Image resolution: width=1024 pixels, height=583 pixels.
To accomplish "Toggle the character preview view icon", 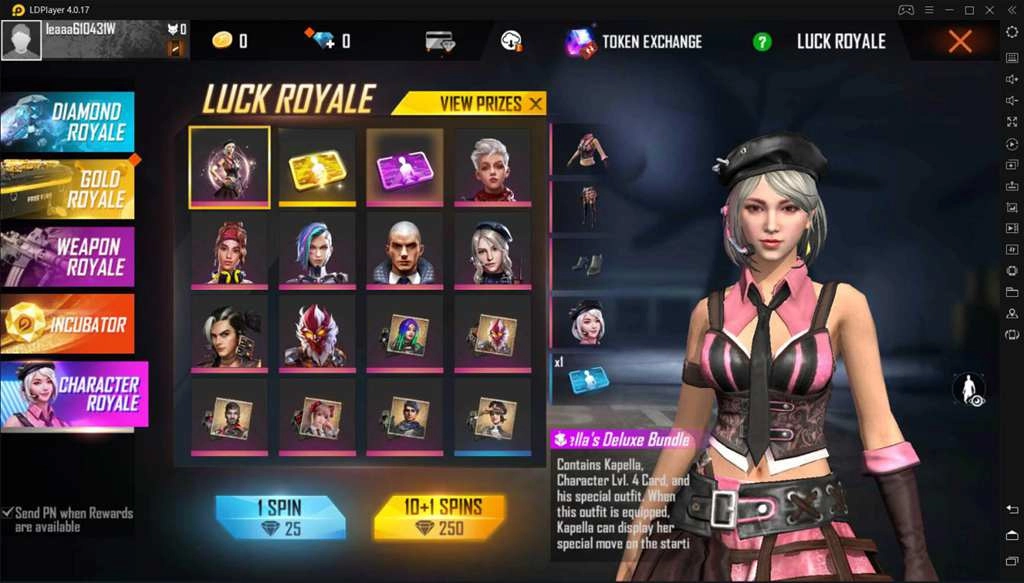I will [968, 390].
